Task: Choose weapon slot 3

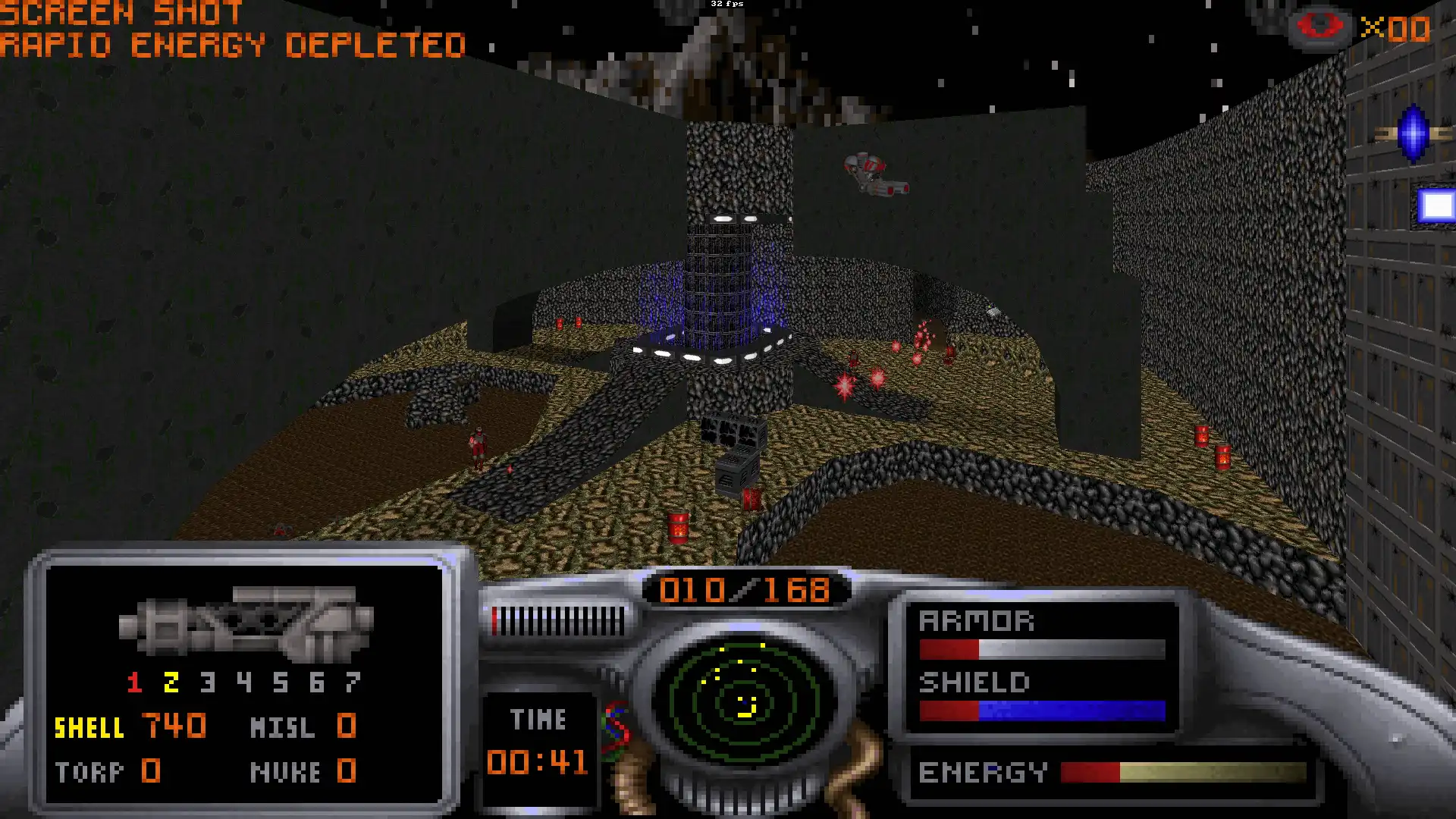Action: 208,682
